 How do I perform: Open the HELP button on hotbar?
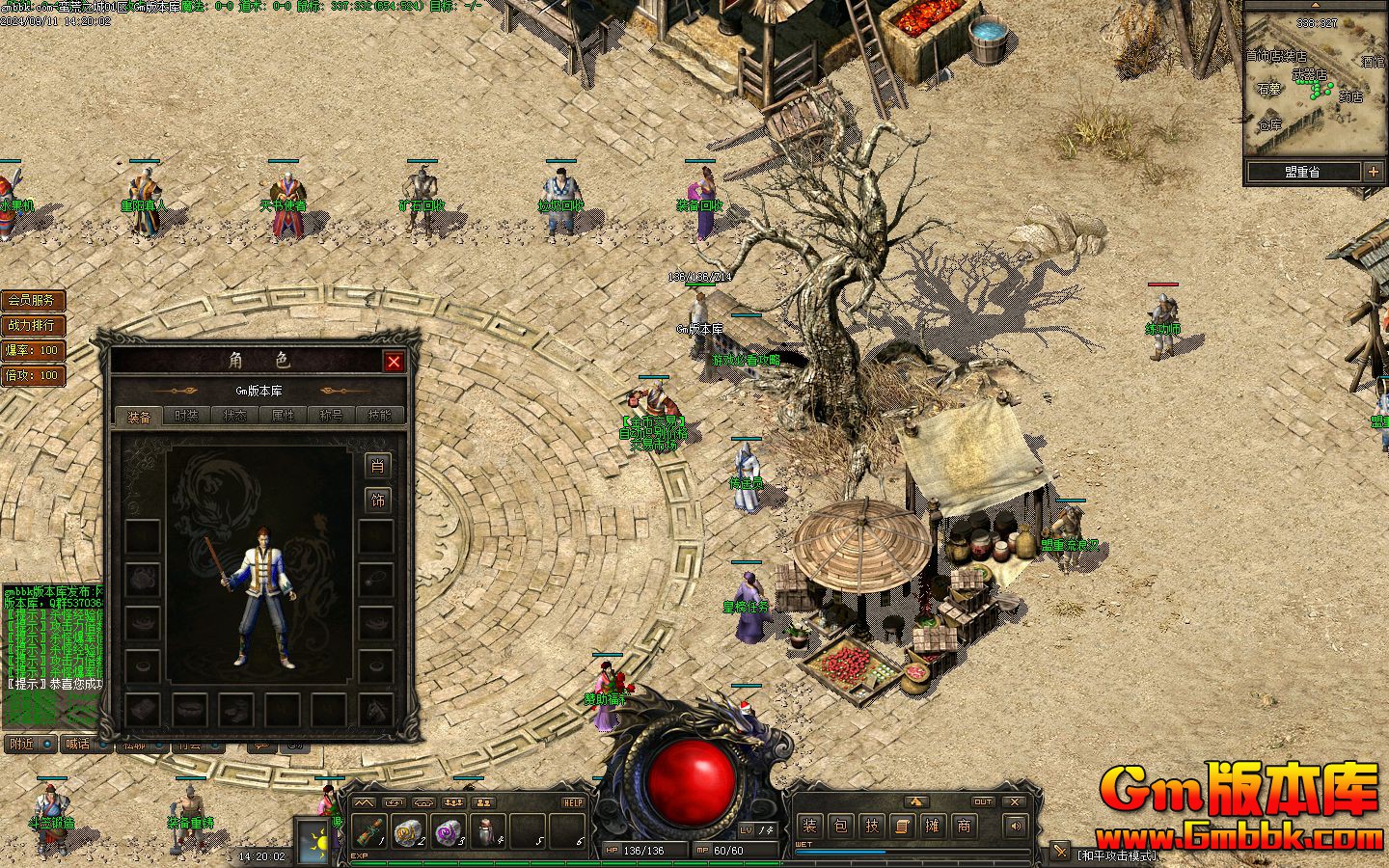pos(573,802)
